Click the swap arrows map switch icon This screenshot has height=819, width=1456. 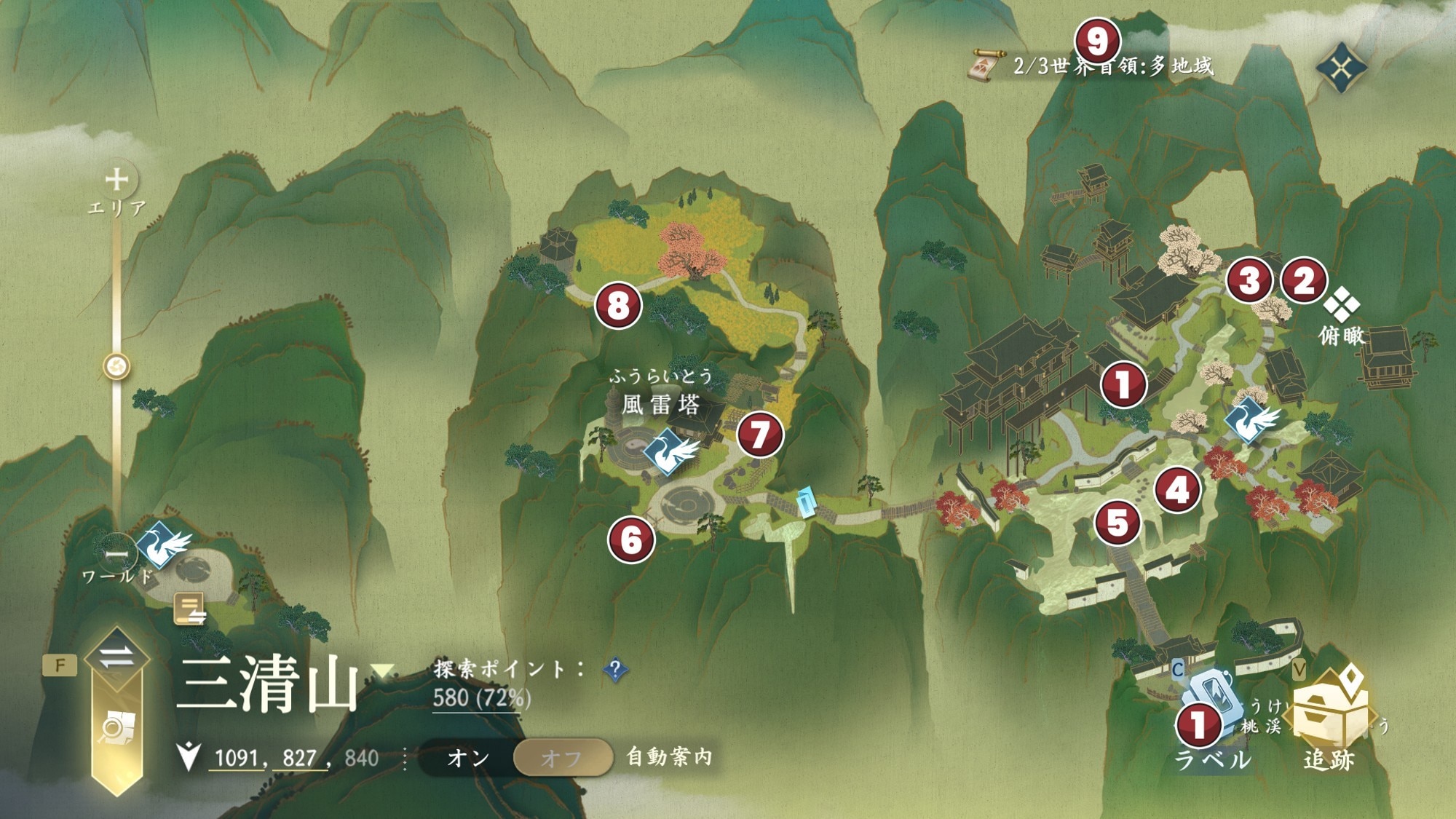(116, 657)
